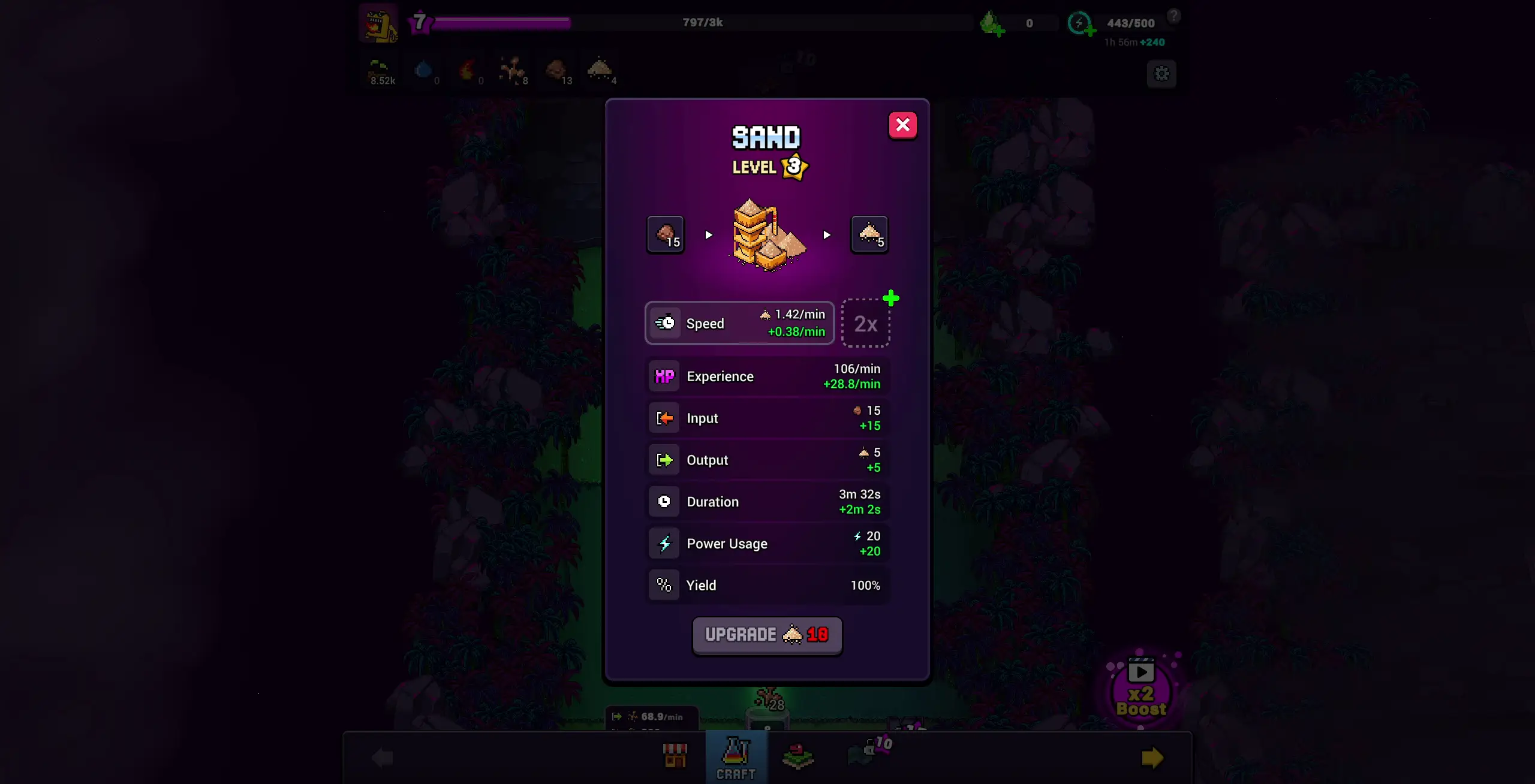This screenshot has height=784, width=1535.
Task: Click the left arrow in the bottom bar
Action: tap(383, 757)
